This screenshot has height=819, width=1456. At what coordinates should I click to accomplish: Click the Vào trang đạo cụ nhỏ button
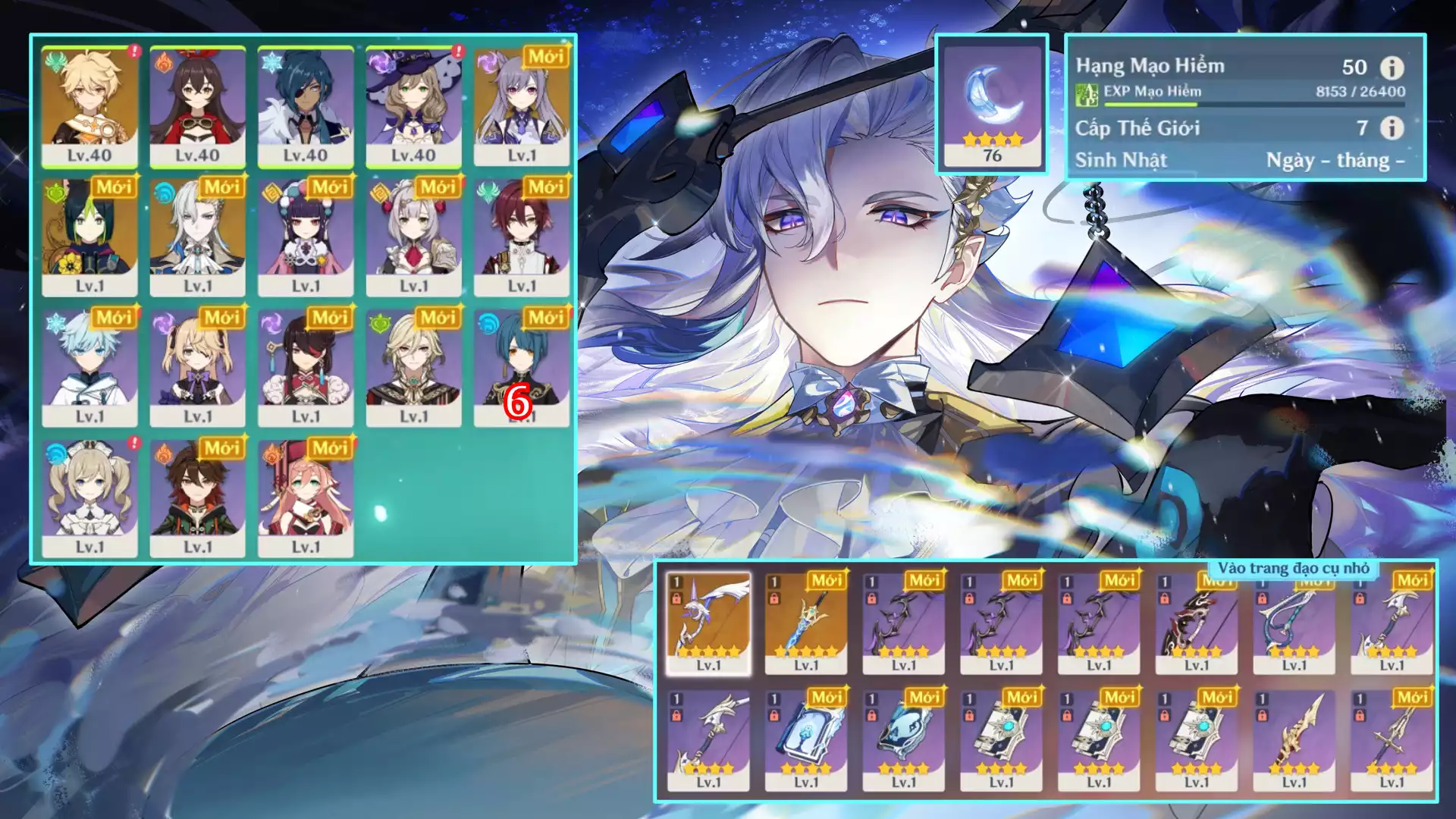pyautogui.click(x=1293, y=568)
